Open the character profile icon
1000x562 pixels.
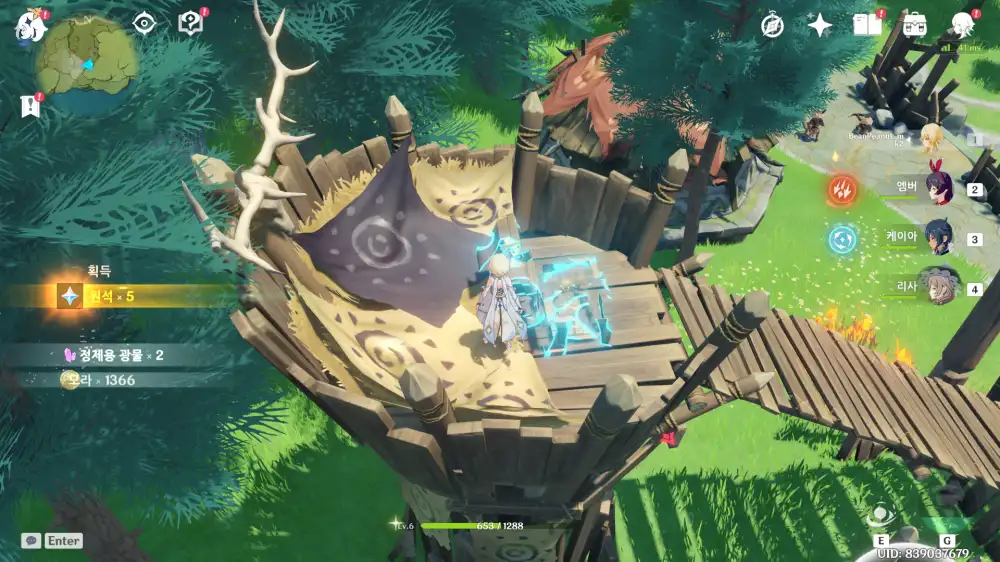(x=962, y=25)
